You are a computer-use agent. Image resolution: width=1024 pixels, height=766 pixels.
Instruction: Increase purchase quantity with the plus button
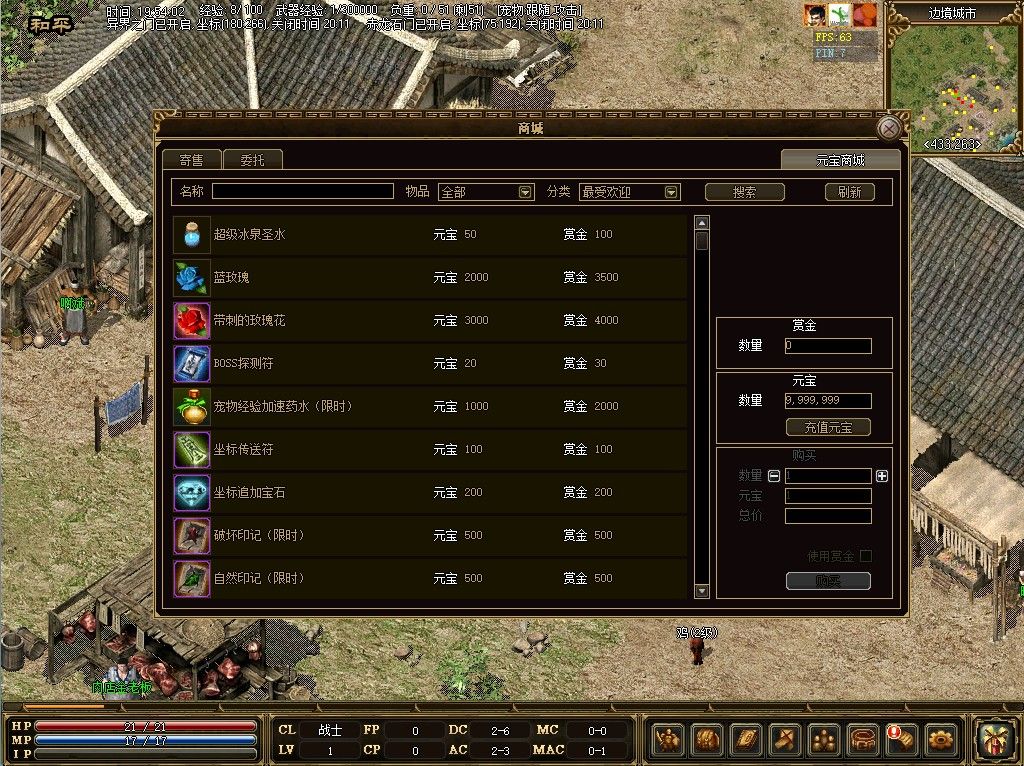point(881,476)
